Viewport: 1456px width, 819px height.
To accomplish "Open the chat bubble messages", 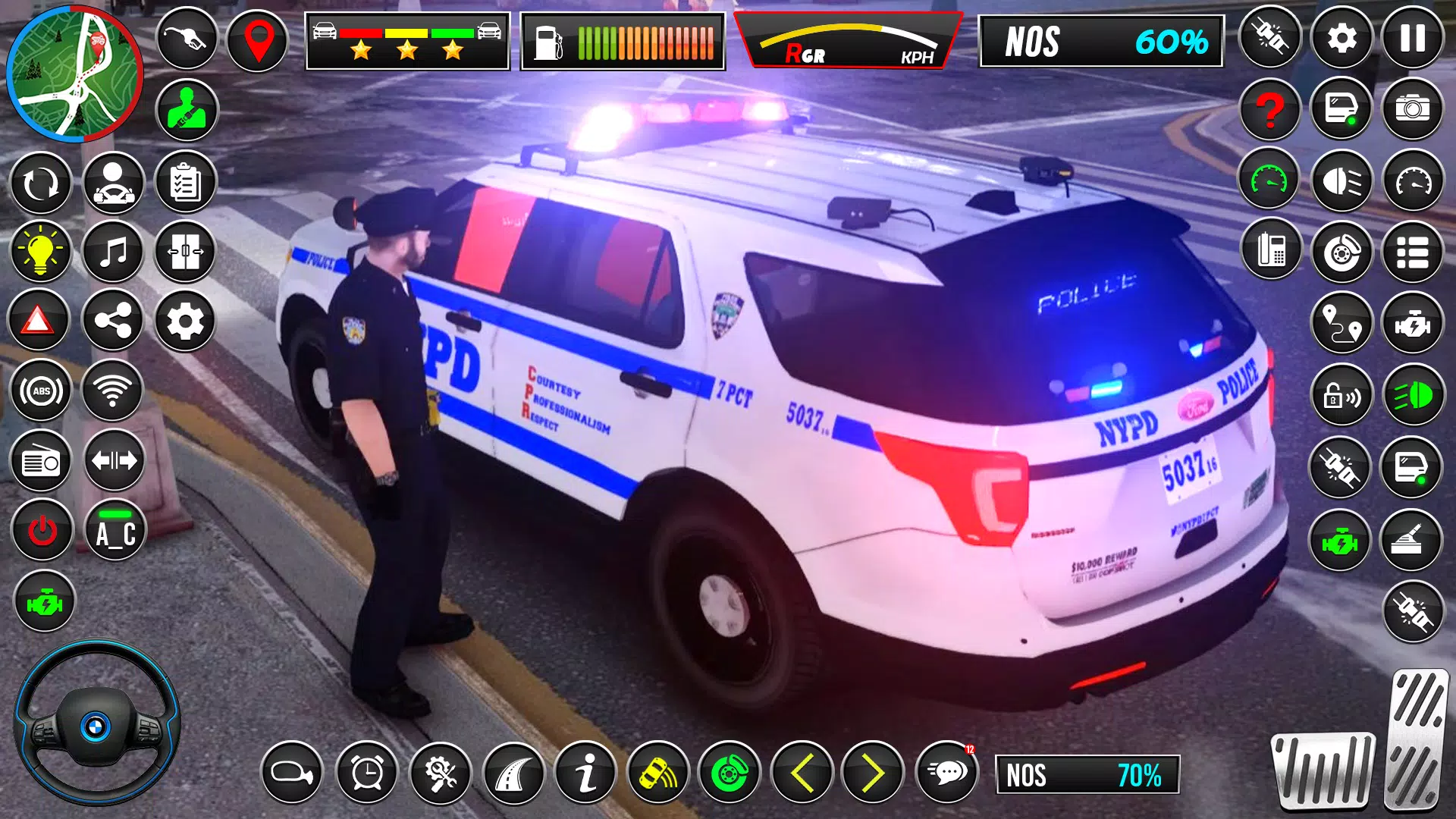I will tap(947, 773).
